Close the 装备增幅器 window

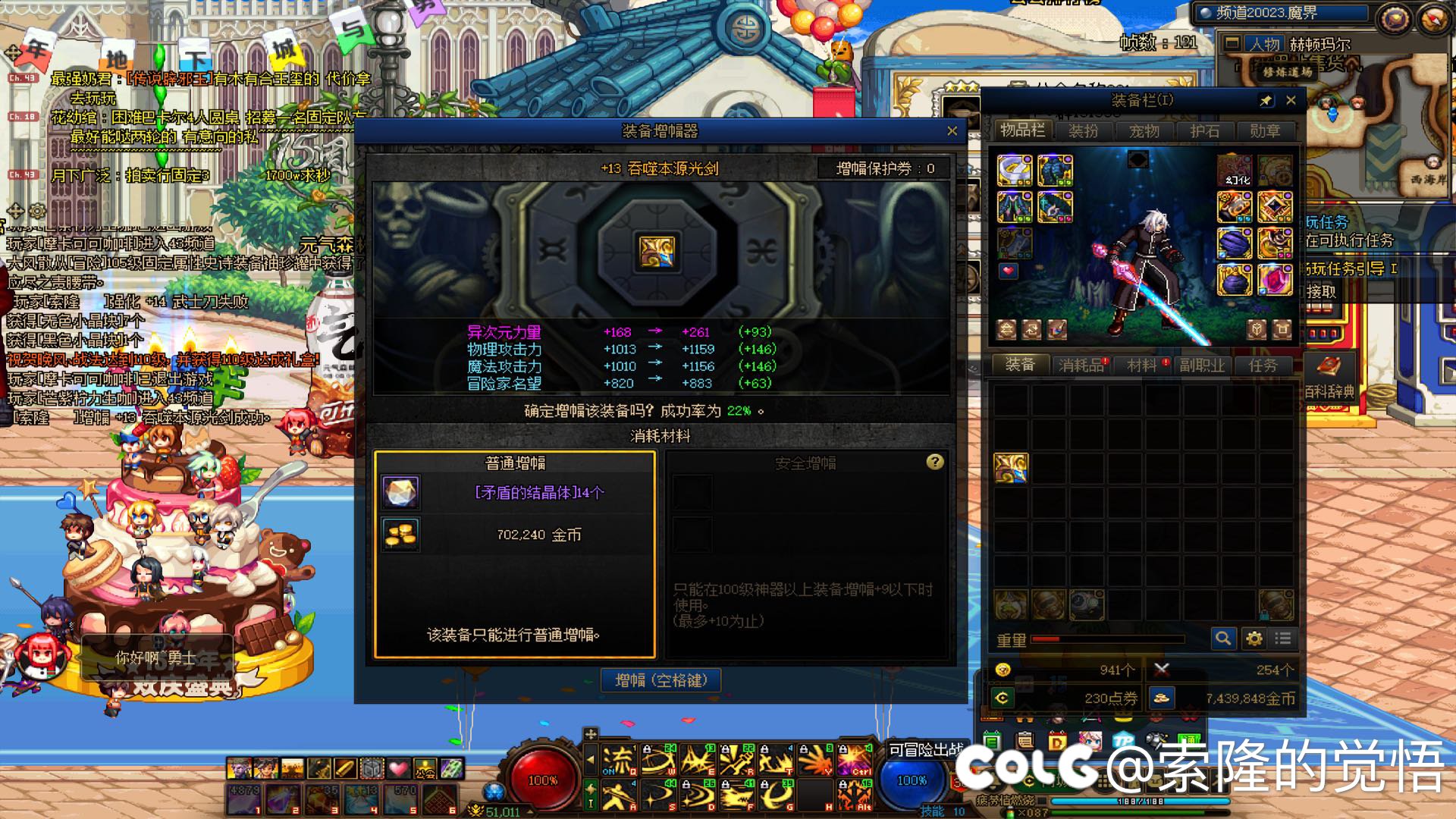click(952, 131)
